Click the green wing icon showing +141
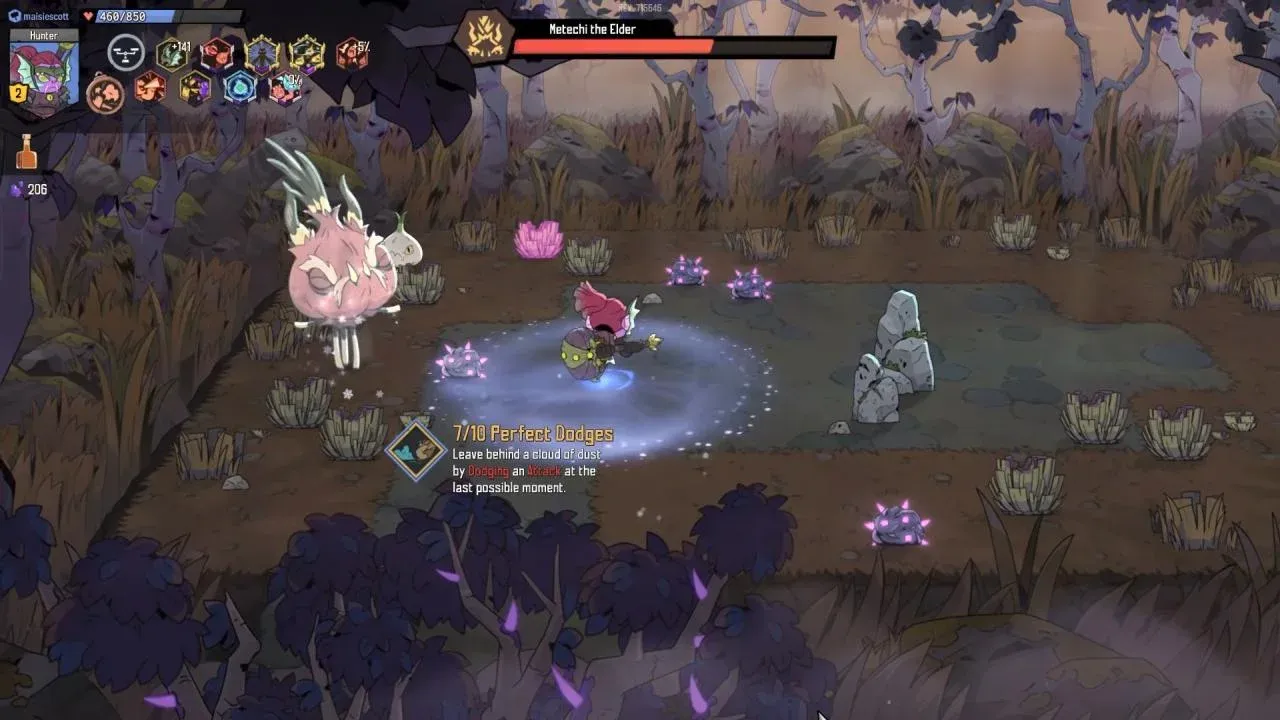Image resolution: width=1280 pixels, height=720 pixels. coord(171,54)
